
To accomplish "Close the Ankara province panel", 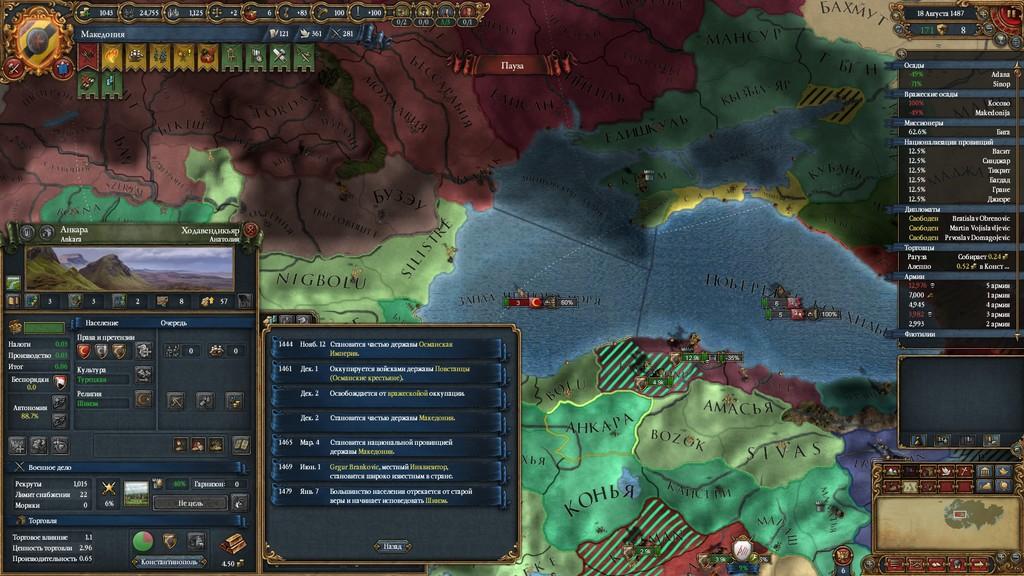I will [250, 231].
